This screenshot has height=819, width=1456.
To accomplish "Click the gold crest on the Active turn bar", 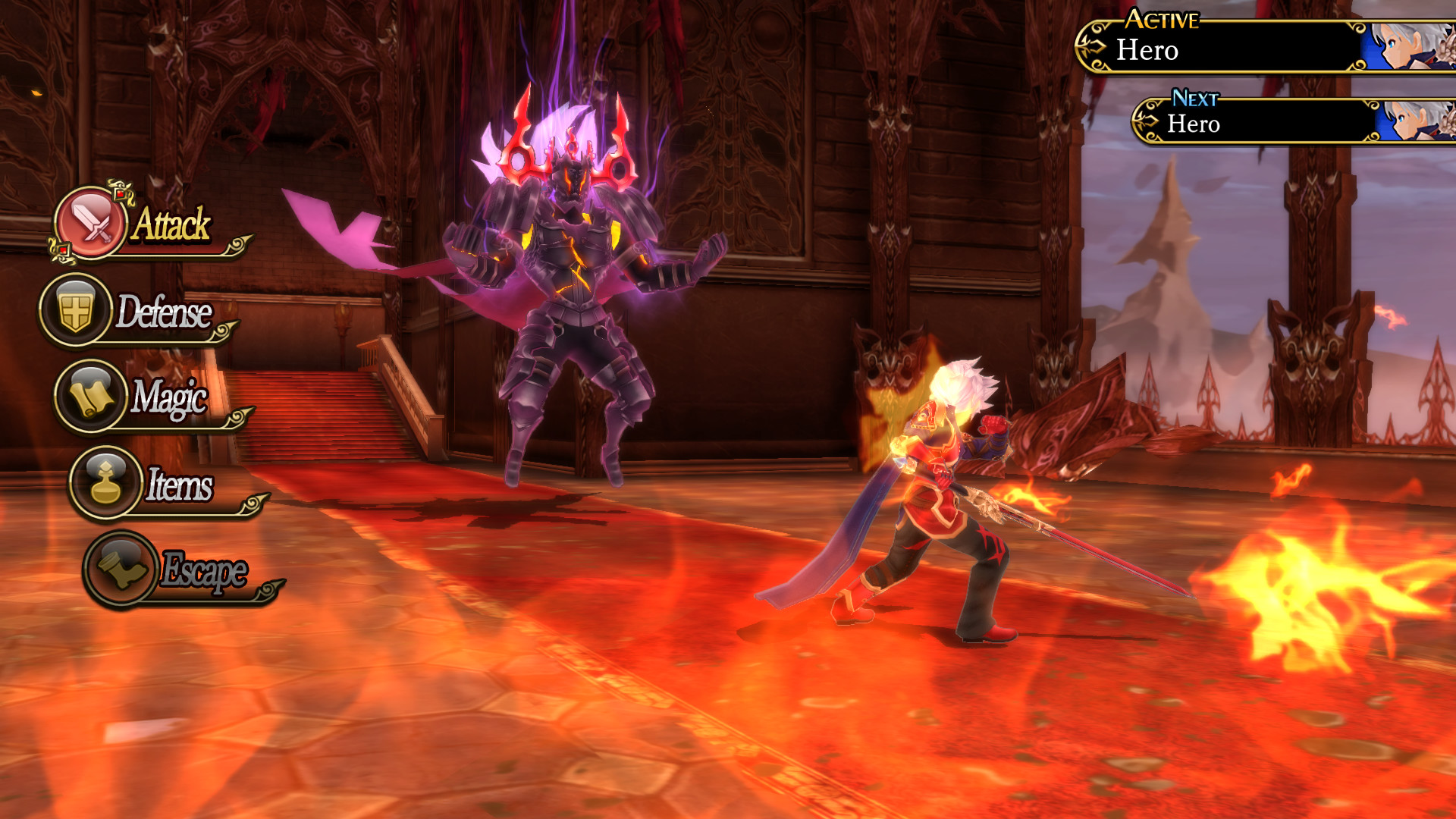I will pos(1094,47).
